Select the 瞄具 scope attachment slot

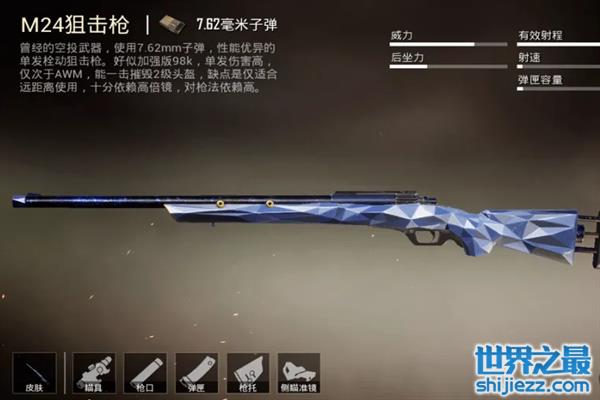pos(93,372)
